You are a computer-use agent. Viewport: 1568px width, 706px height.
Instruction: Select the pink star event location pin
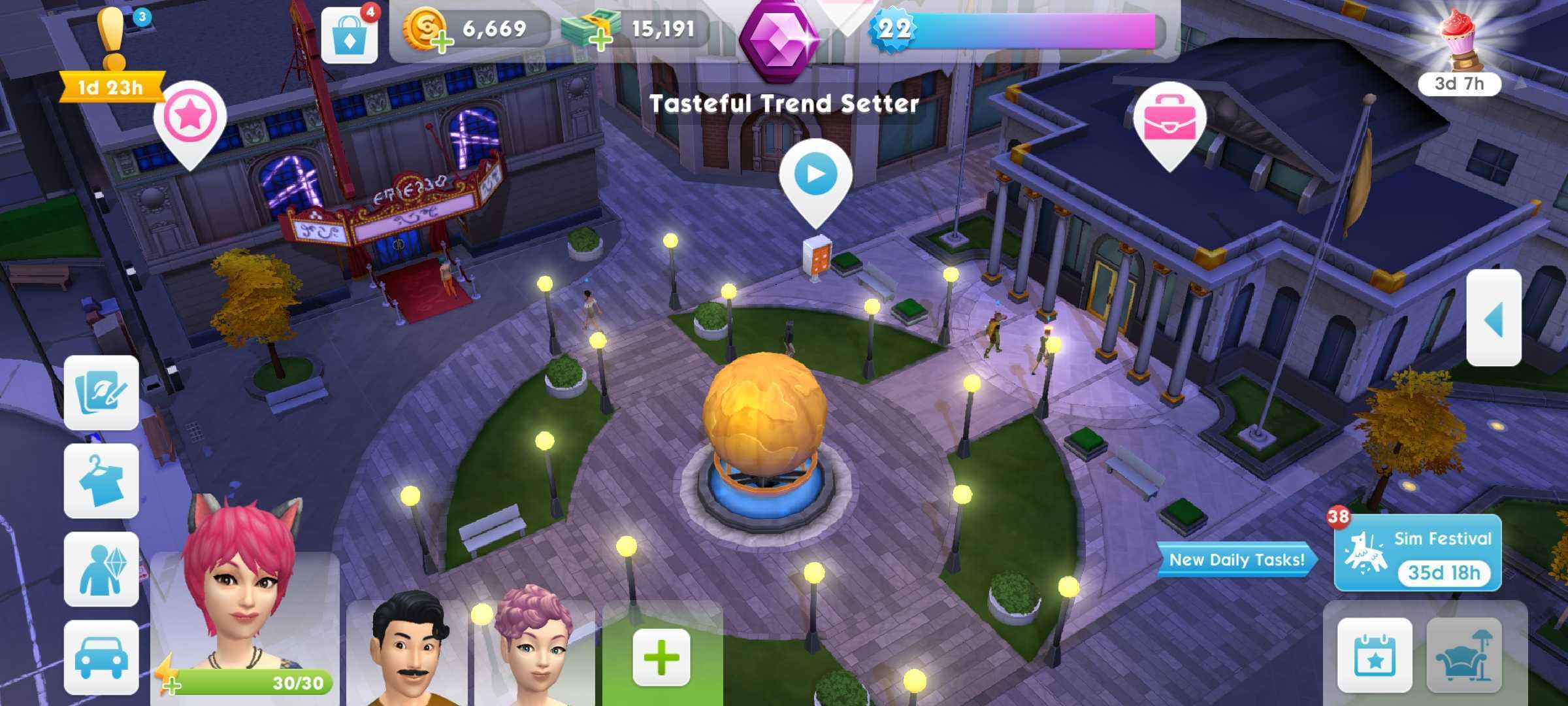point(190,114)
